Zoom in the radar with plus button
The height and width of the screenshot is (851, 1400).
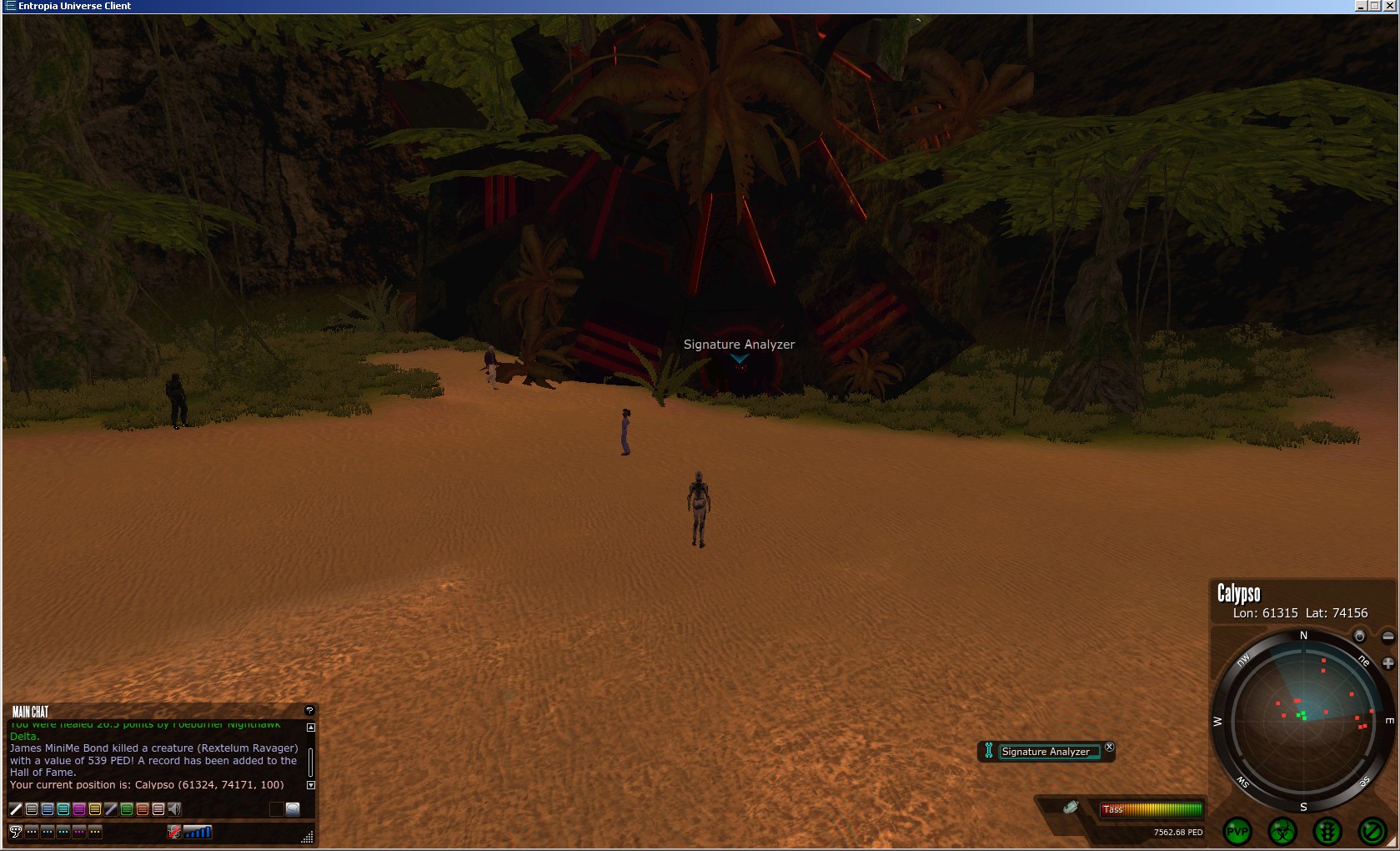click(1387, 663)
